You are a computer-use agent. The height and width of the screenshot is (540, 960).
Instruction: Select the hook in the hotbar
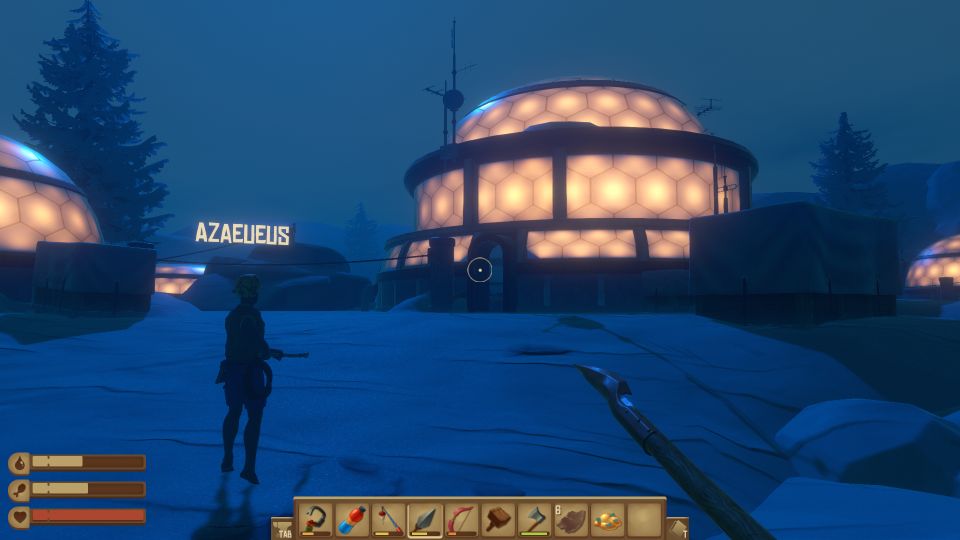[x=316, y=519]
